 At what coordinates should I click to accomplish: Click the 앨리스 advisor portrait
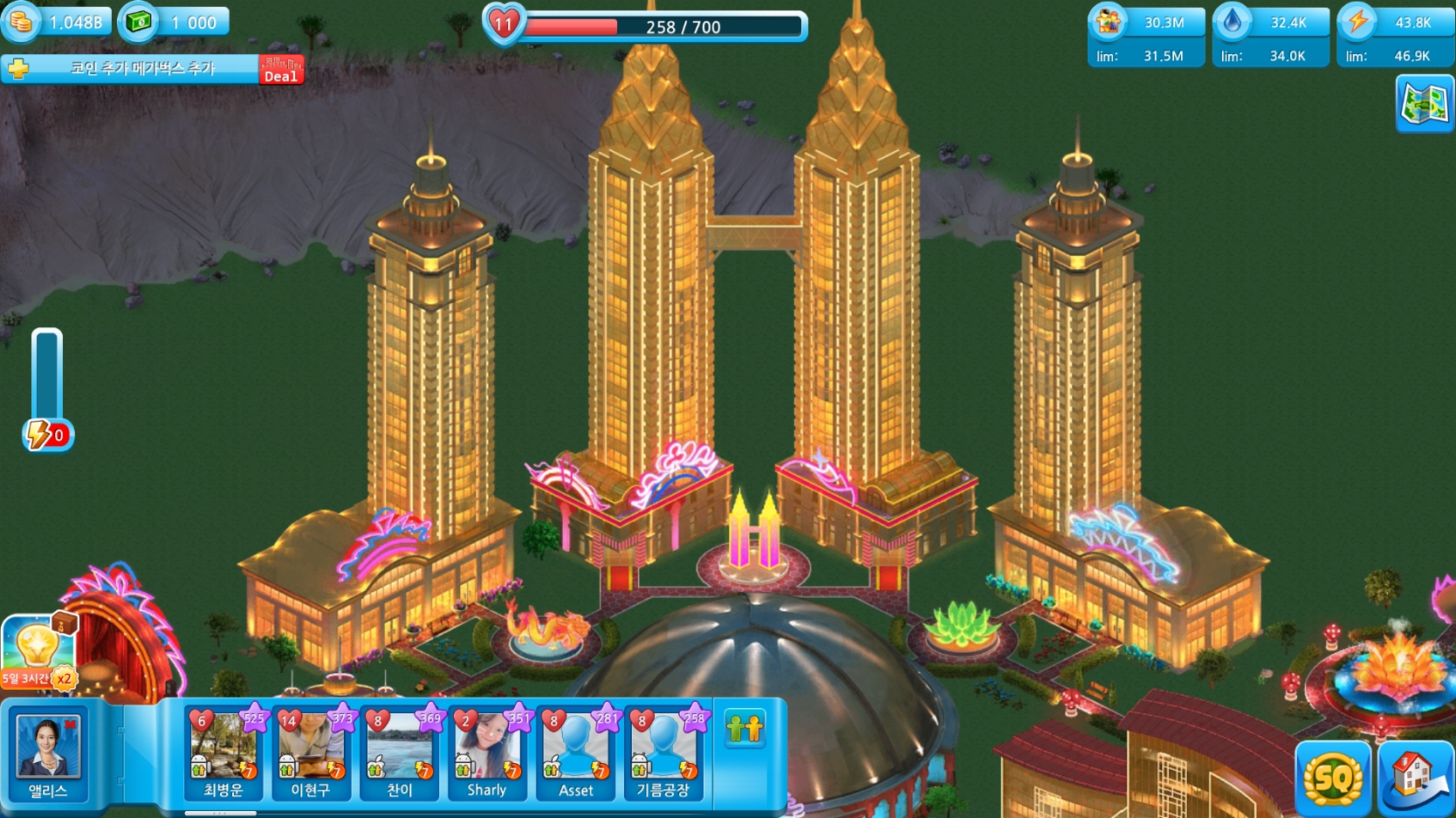pyautogui.click(x=48, y=753)
